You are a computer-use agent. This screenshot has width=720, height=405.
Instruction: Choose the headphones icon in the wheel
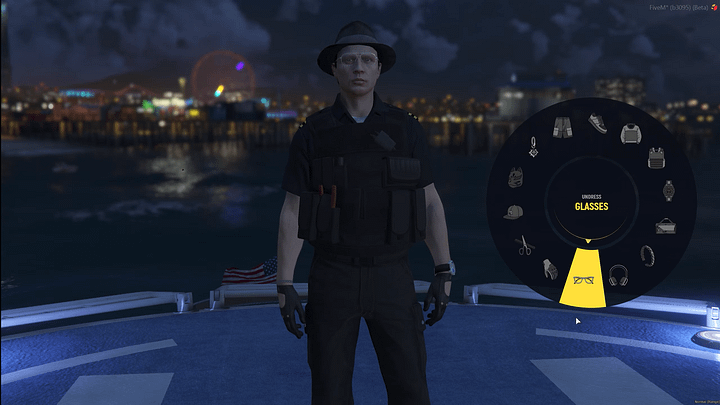pyautogui.click(x=618, y=274)
